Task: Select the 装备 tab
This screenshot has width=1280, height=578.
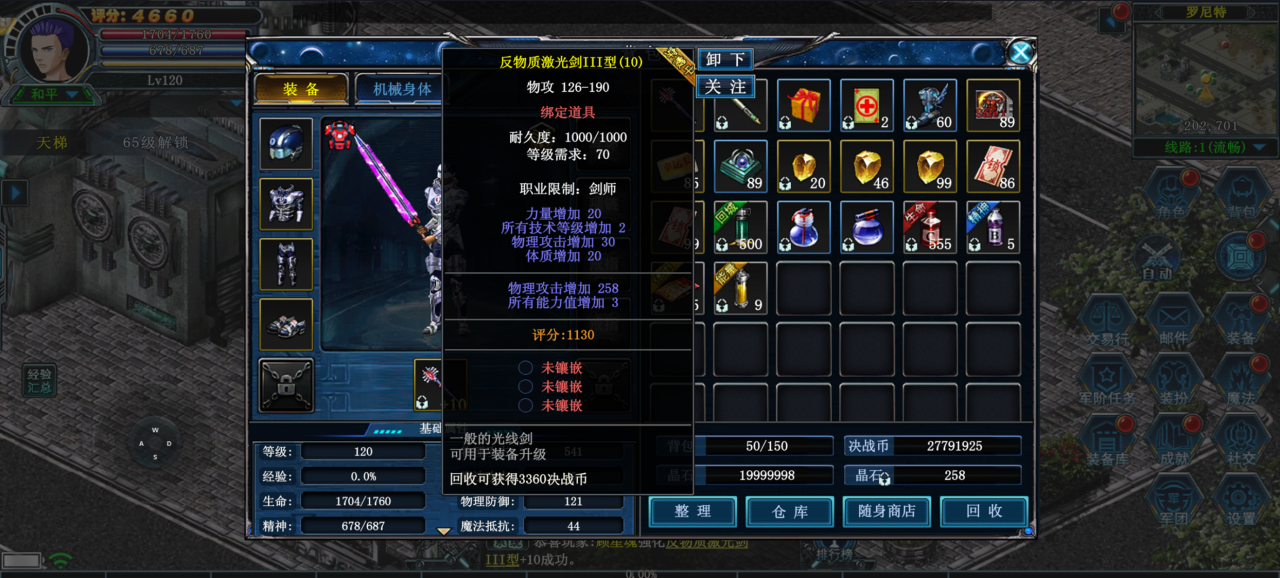Action: point(301,89)
